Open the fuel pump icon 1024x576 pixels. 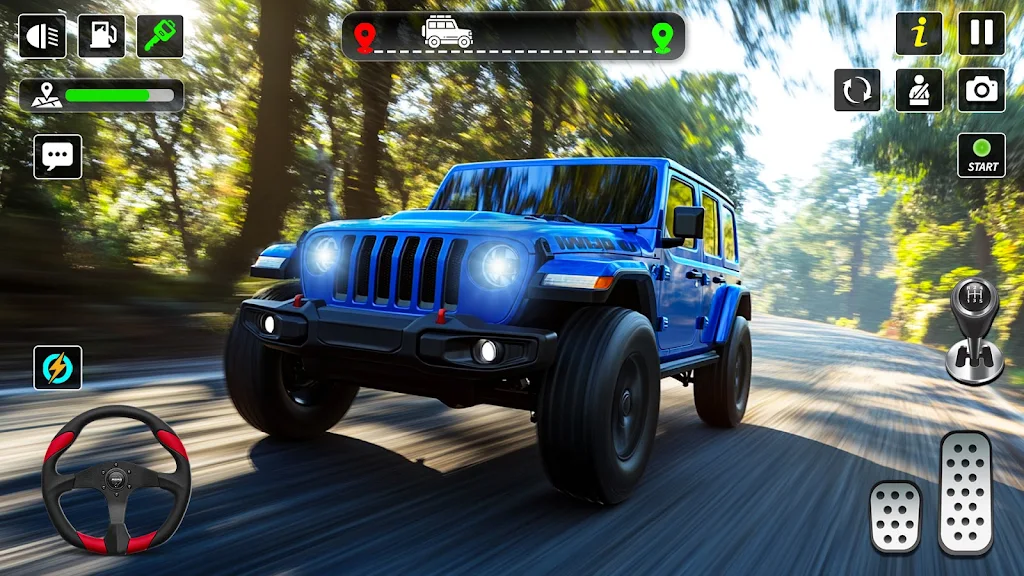pos(101,37)
